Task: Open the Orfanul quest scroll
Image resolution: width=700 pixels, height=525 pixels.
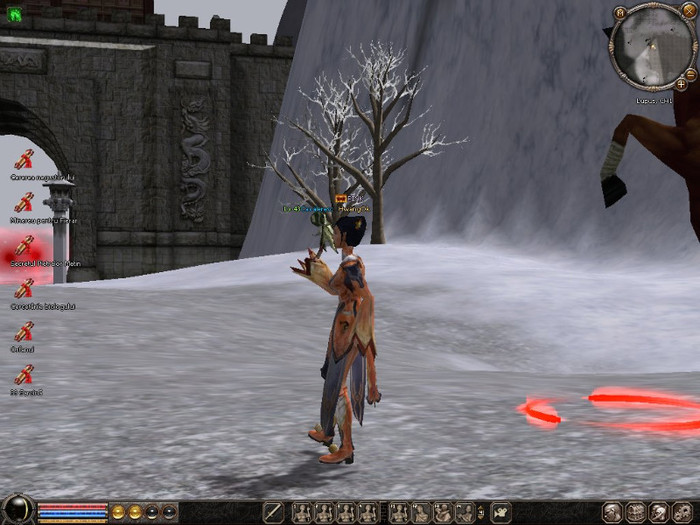Action: 23,332
